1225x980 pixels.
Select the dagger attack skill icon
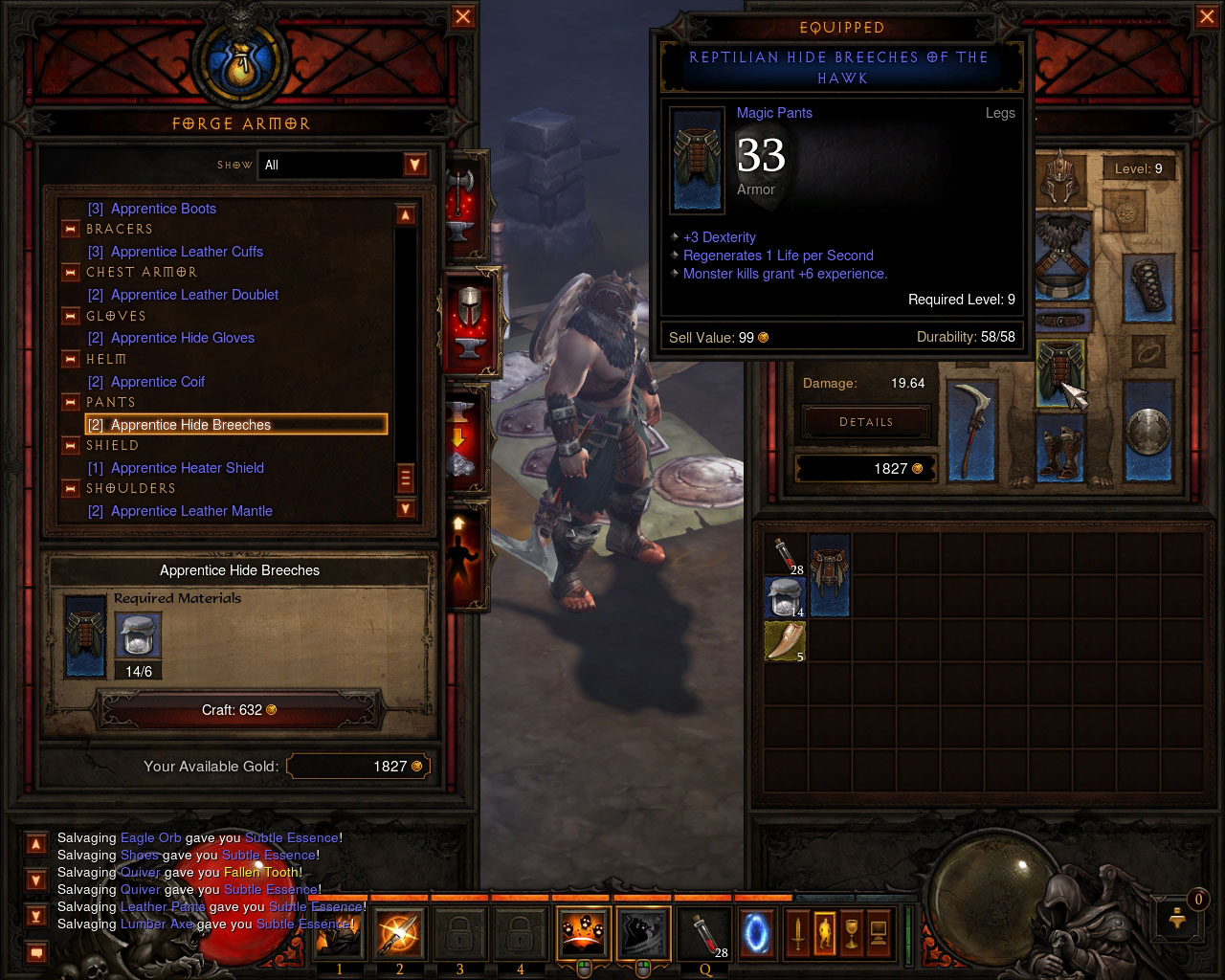(x=398, y=933)
